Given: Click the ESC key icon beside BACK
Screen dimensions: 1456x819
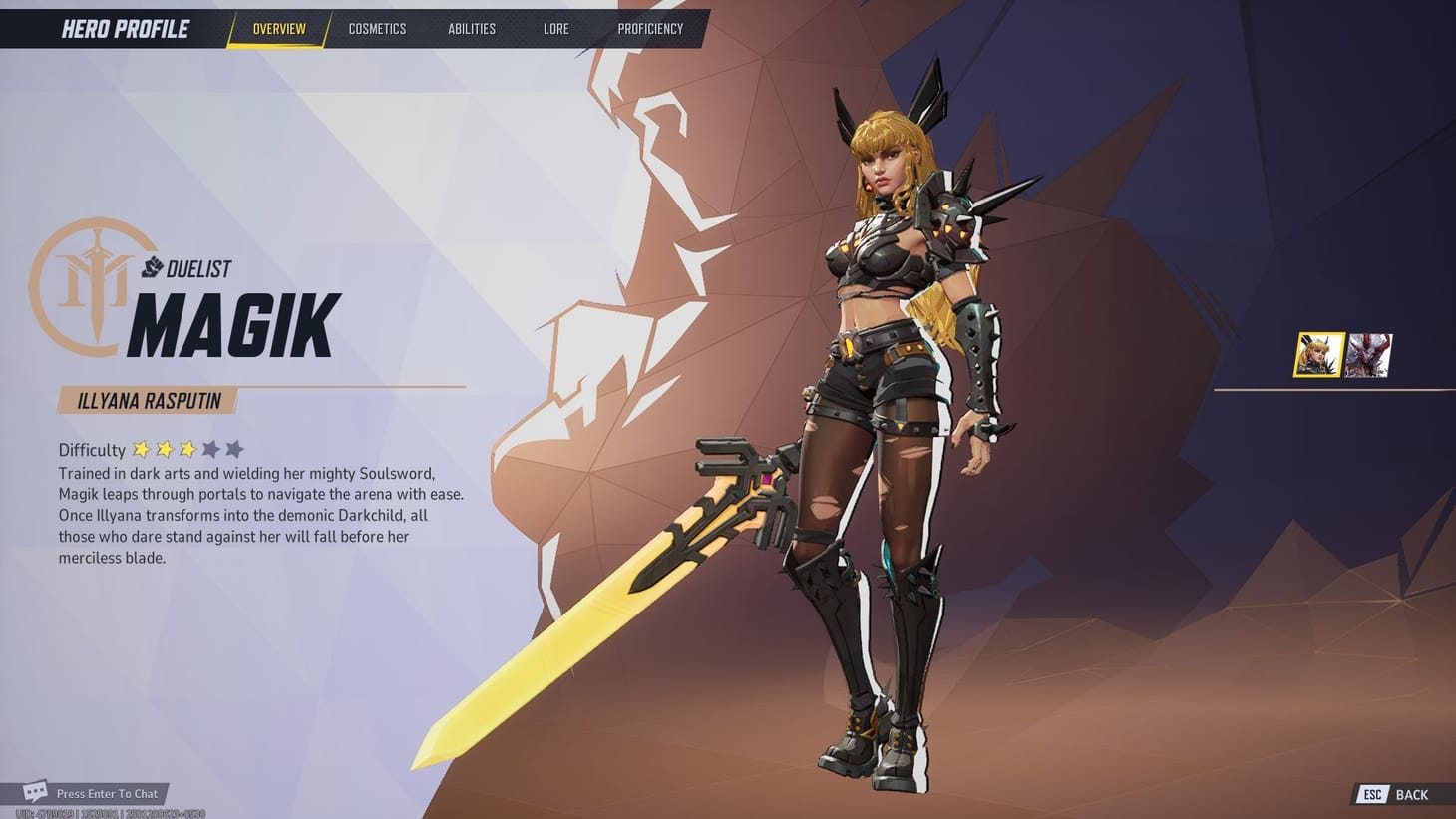Looking at the screenshot, I should (1371, 794).
